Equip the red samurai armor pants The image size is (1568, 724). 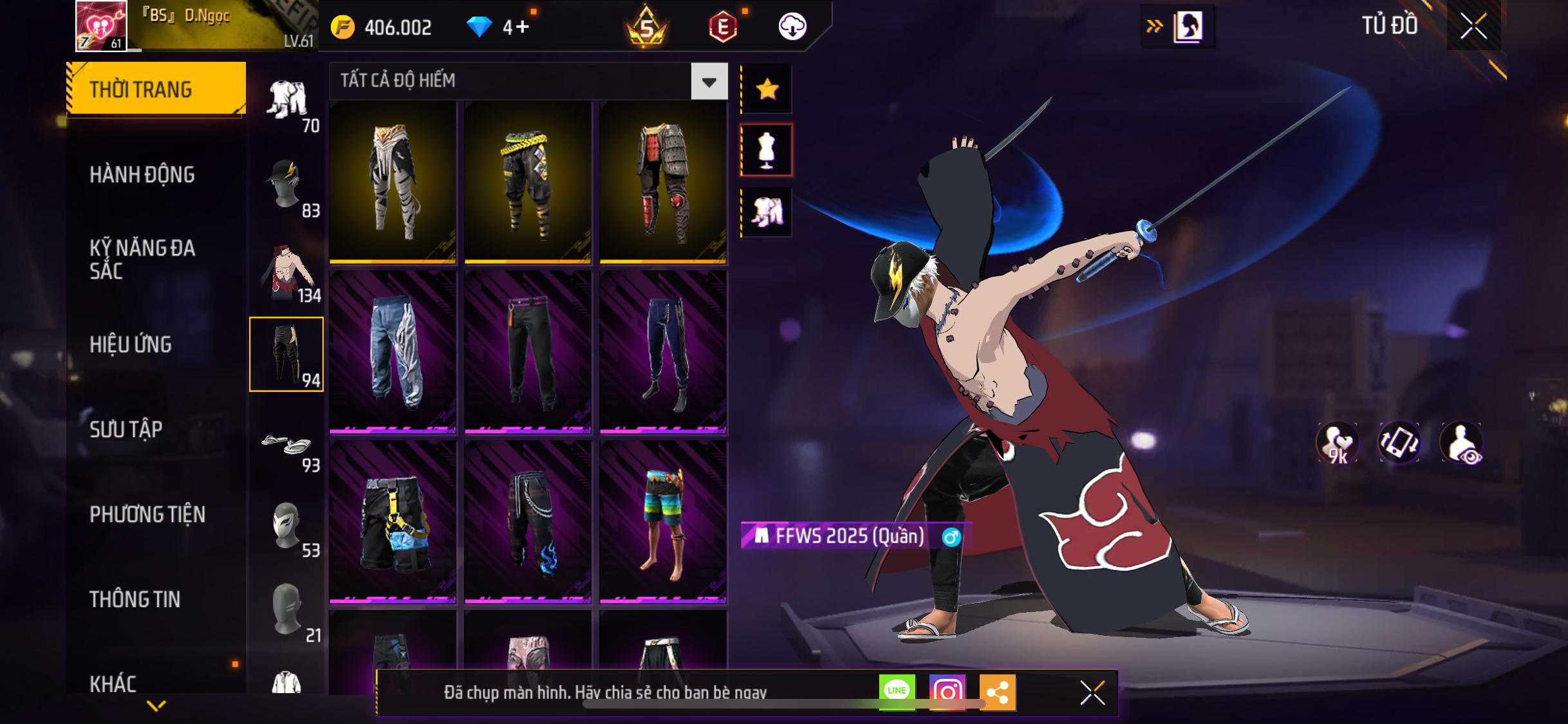coord(663,181)
